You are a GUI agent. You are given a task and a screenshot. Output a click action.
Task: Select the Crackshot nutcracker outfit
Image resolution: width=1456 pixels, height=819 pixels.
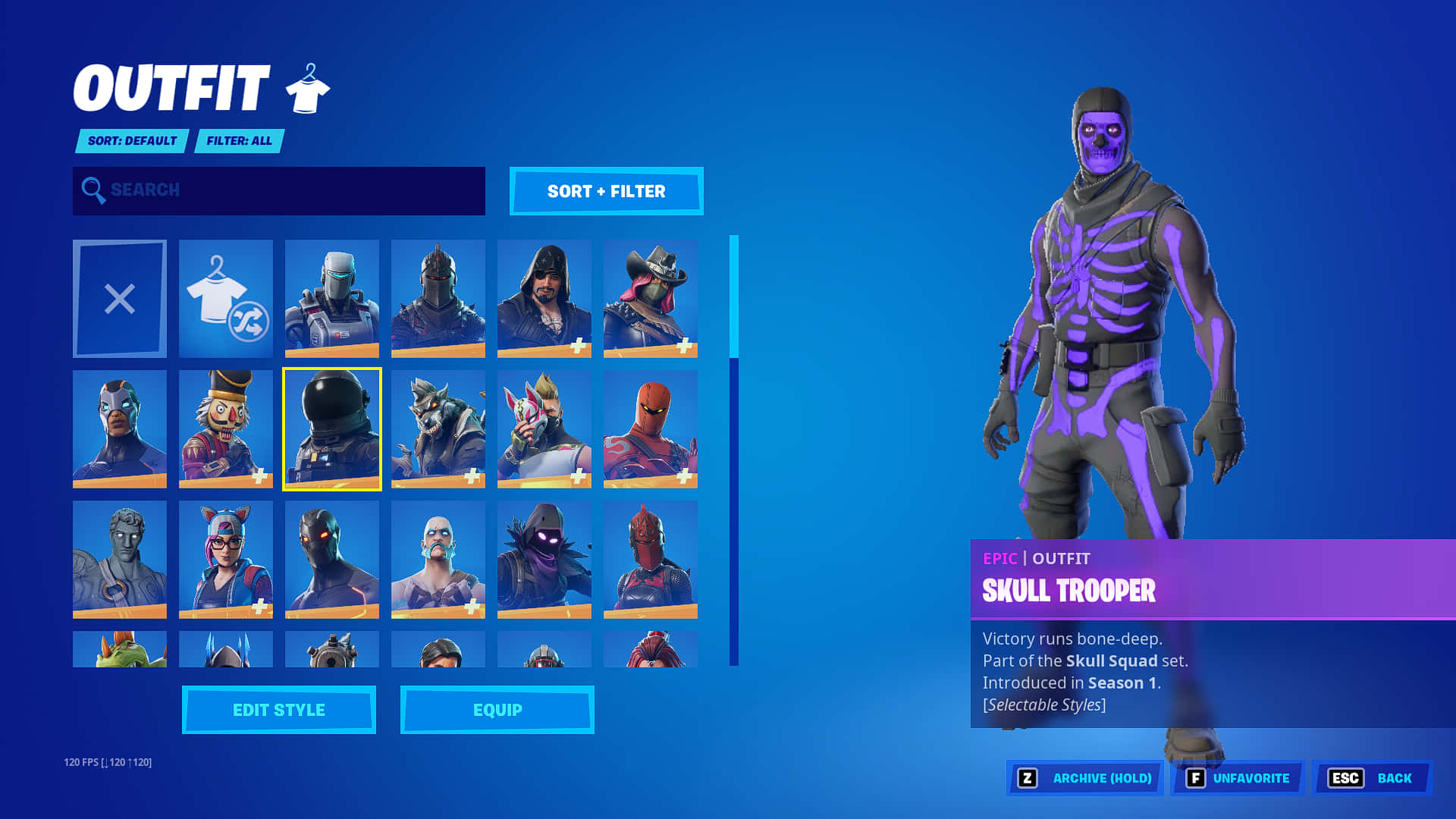pos(225,429)
